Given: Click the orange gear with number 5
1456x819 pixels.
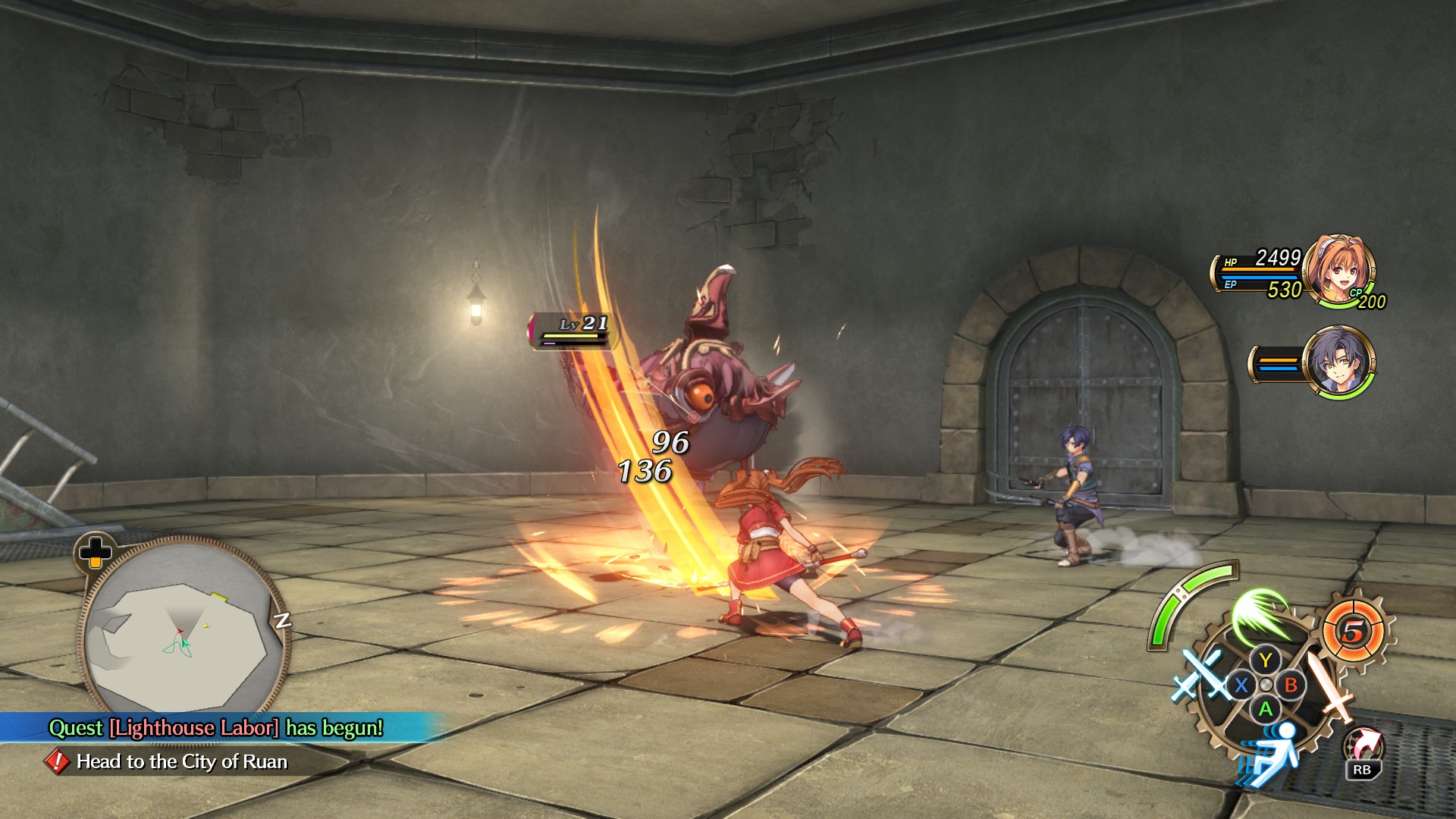Looking at the screenshot, I should coord(1354,630).
